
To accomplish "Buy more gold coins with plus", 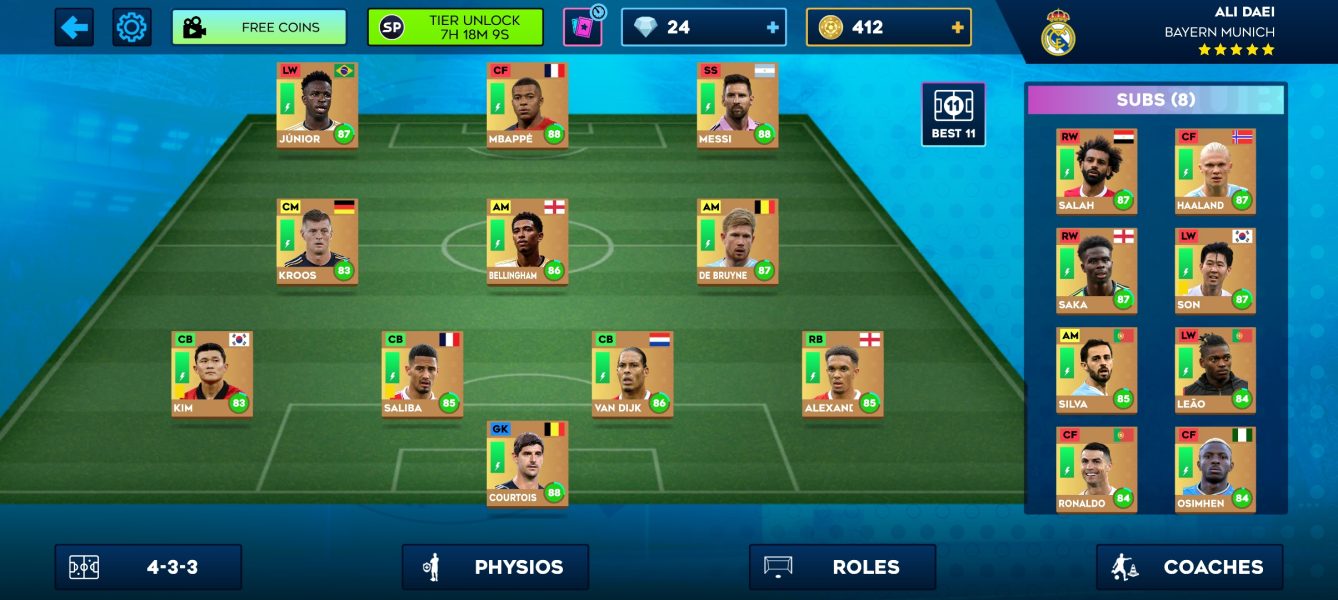I will tap(957, 28).
